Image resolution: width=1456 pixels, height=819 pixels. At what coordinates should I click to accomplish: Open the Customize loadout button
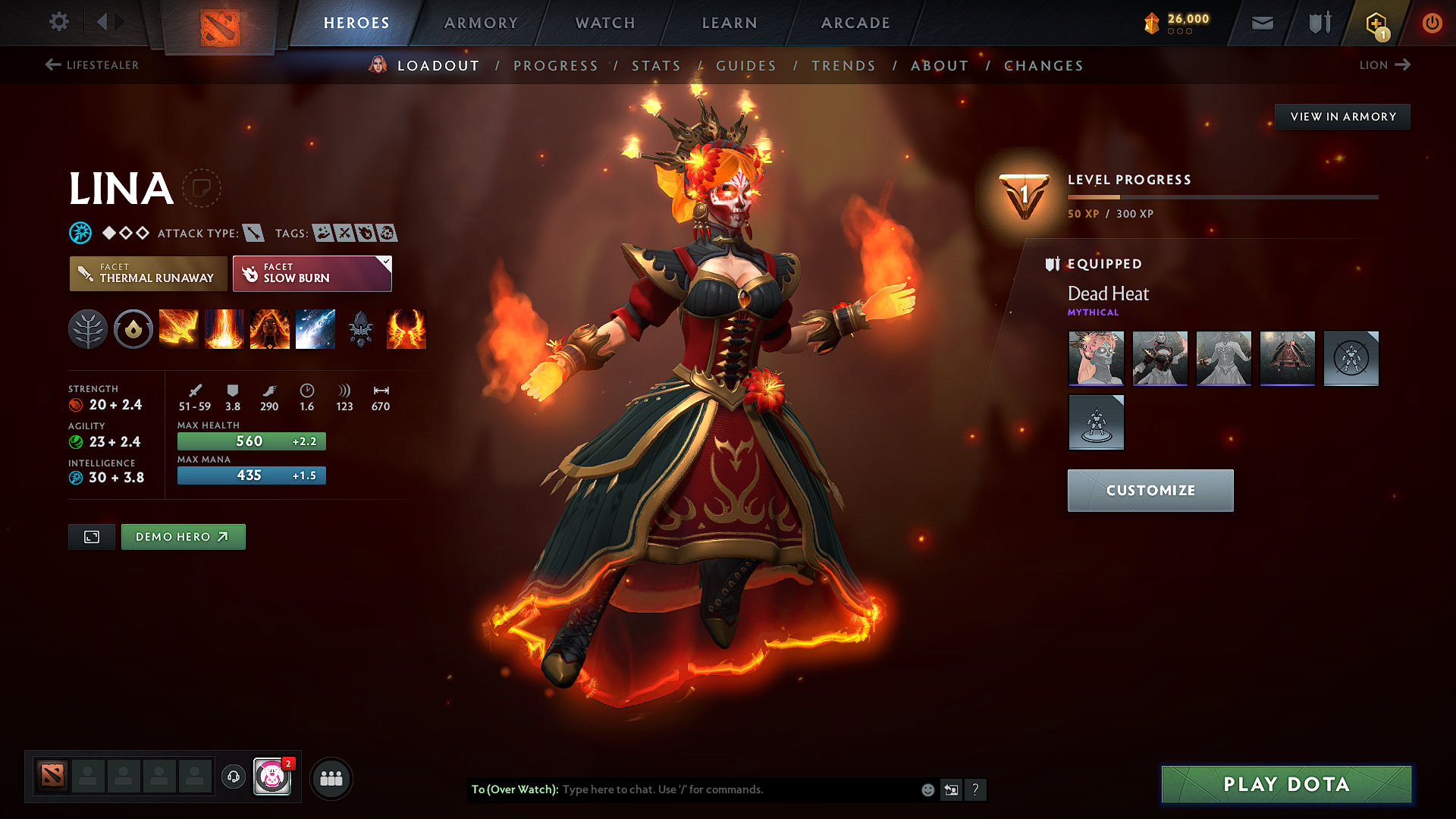click(x=1150, y=491)
